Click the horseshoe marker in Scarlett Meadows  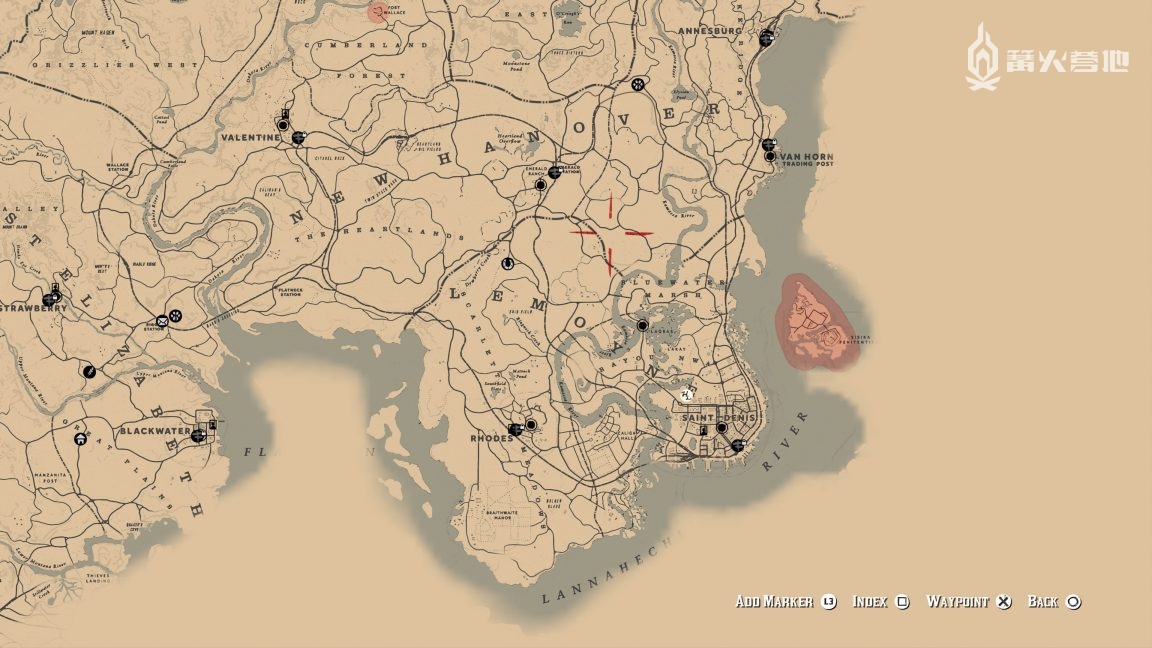pos(507,264)
